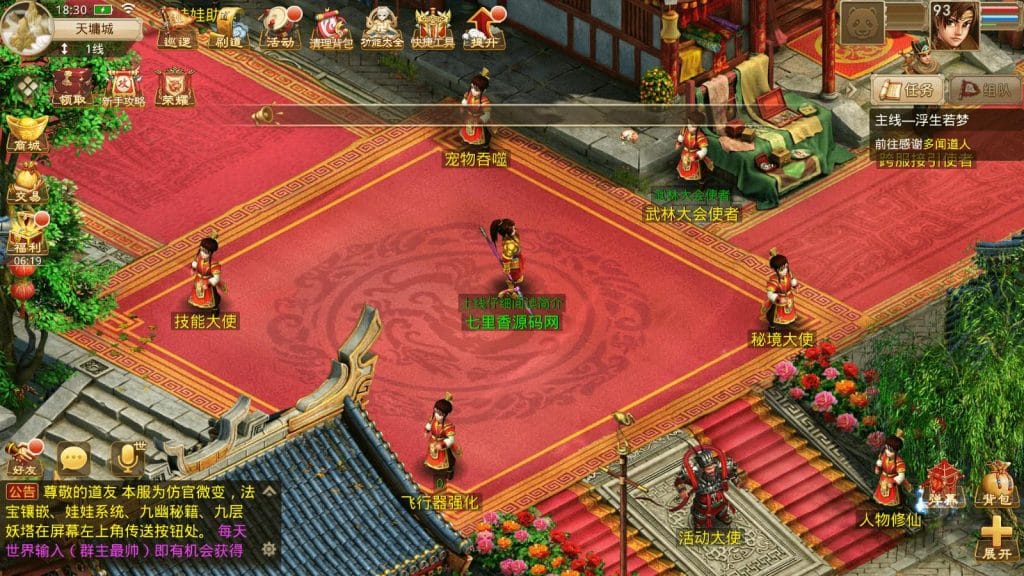Click the 提升 upgrade arrow icon

coord(485,27)
